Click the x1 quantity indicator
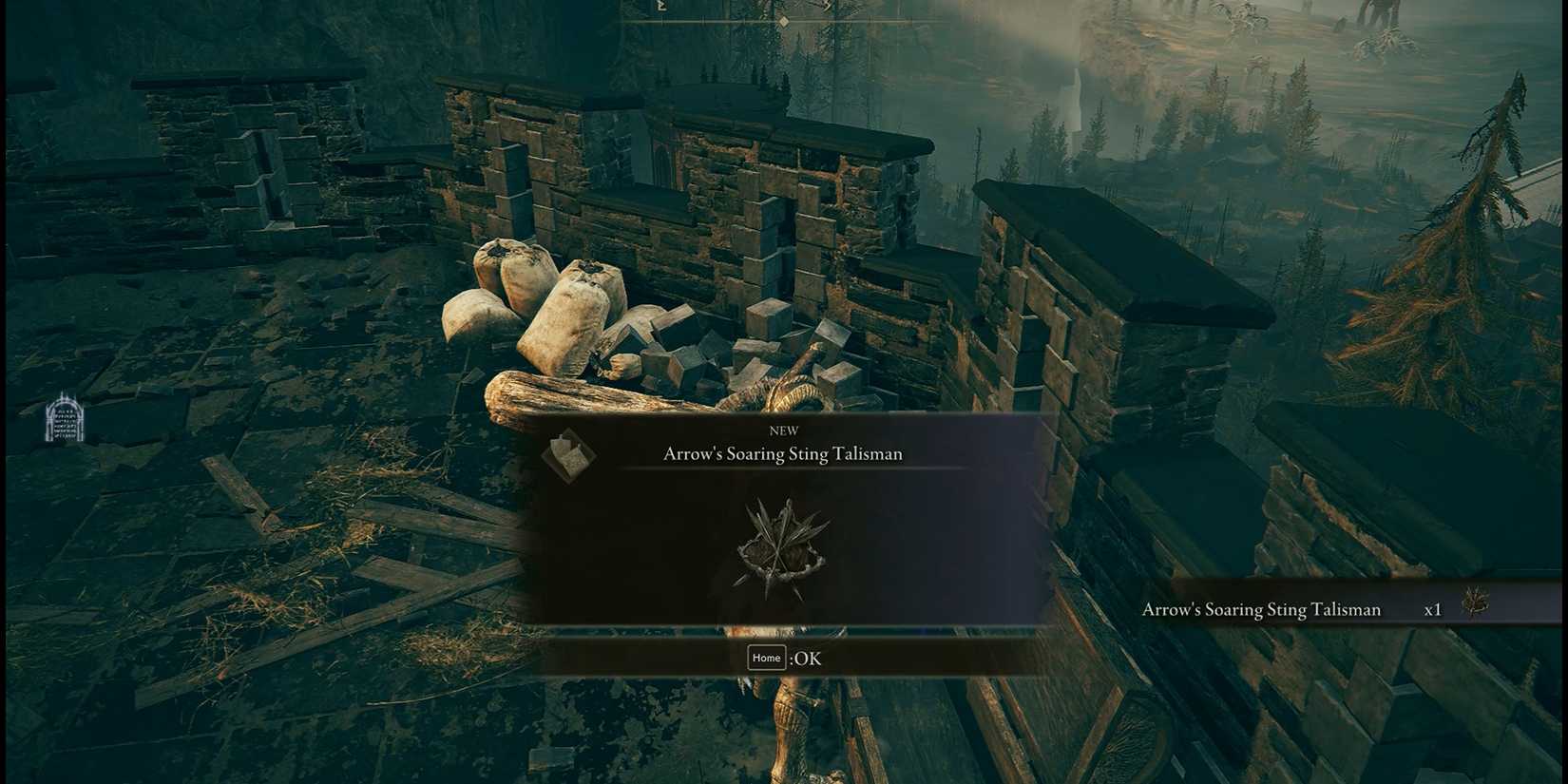1568x784 pixels. tap(1434, 609)
